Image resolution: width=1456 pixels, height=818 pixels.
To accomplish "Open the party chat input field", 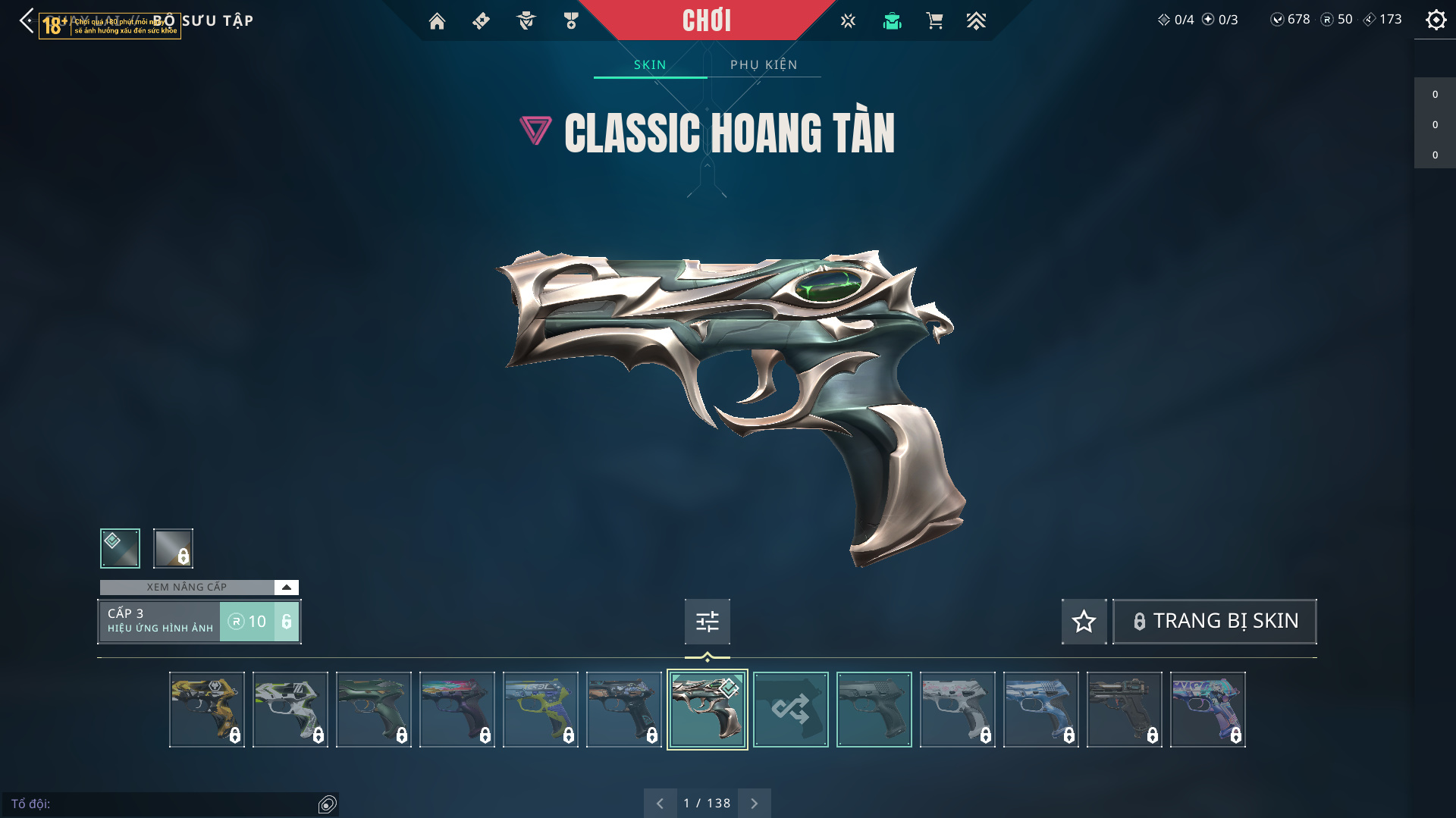I will click(163, 804).
